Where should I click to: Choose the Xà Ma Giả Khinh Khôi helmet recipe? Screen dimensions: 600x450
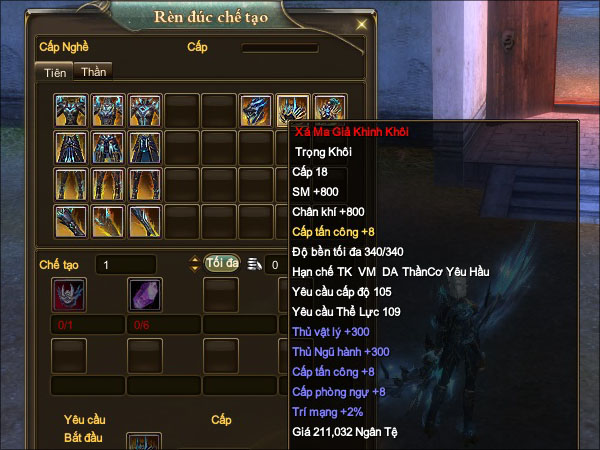click(x=293, y=110)
